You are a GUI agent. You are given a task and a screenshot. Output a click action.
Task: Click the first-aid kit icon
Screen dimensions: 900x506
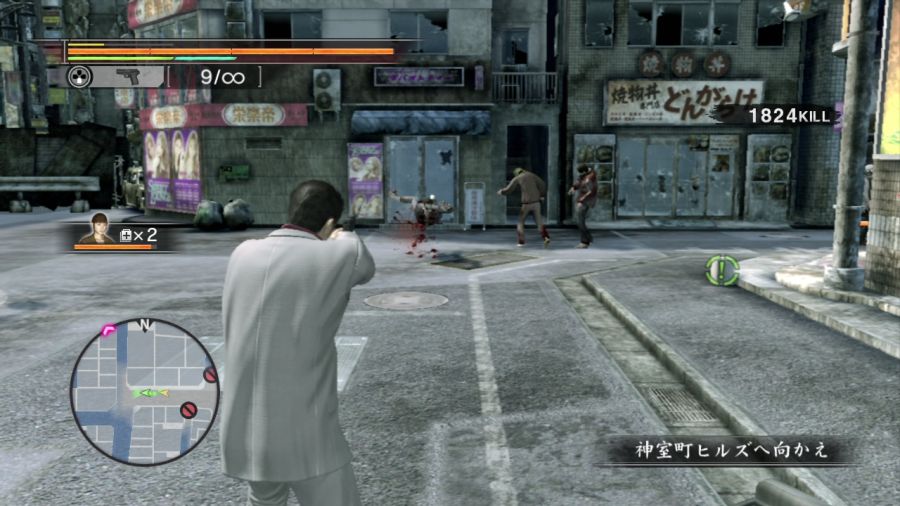coord(126,235)
